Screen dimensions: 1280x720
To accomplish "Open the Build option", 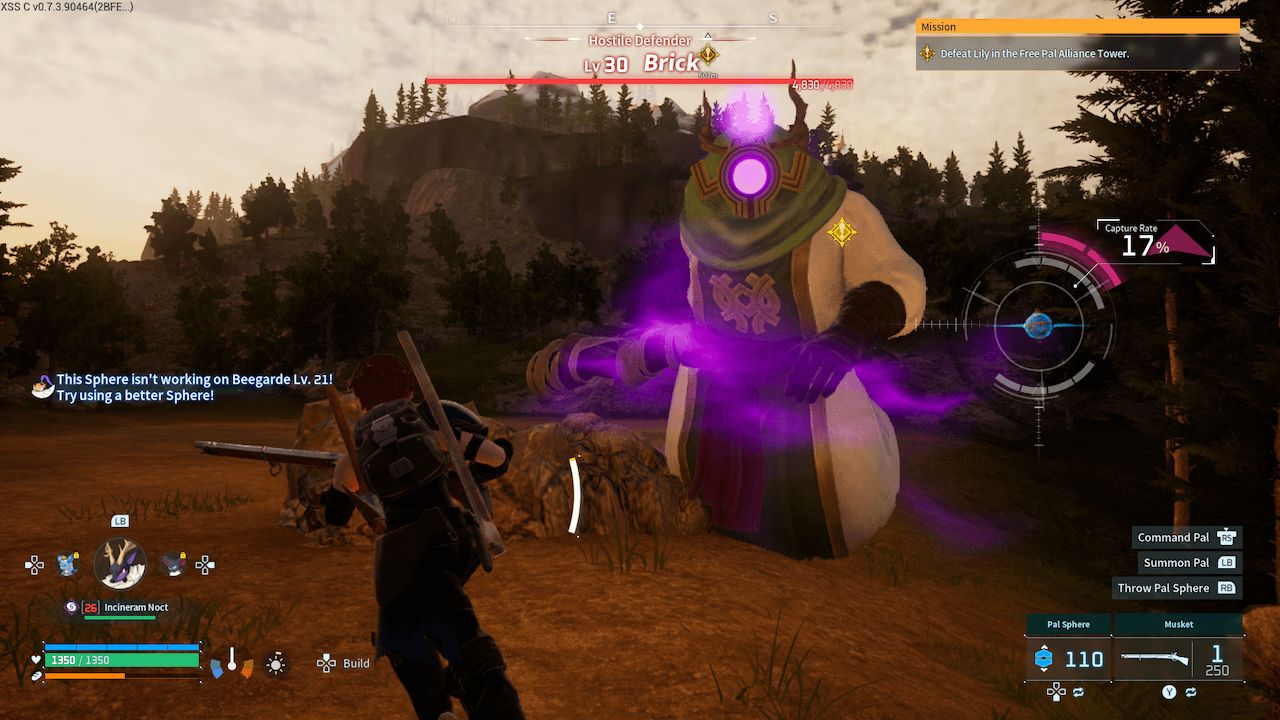I will coord(344,663).
